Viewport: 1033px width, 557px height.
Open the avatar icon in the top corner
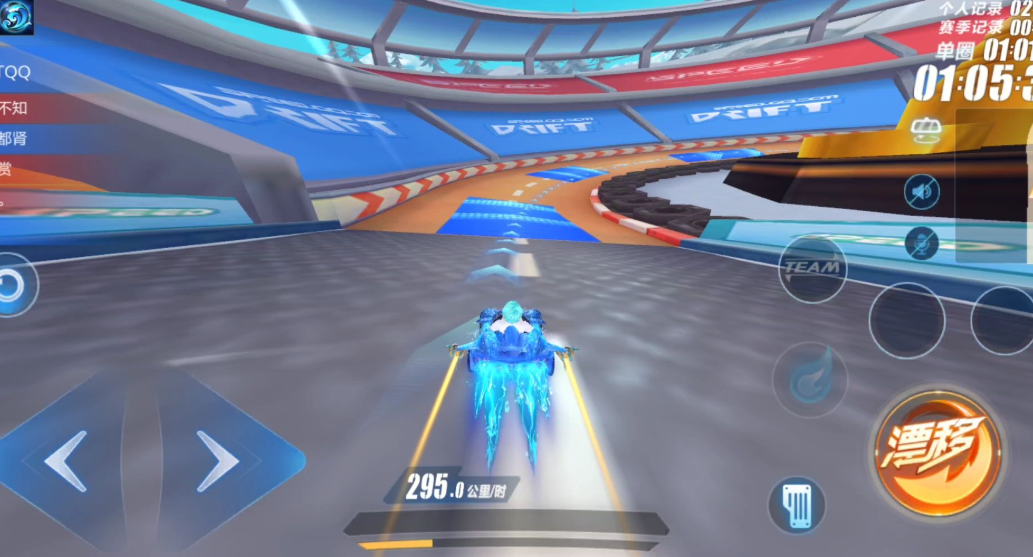point(17,17)
